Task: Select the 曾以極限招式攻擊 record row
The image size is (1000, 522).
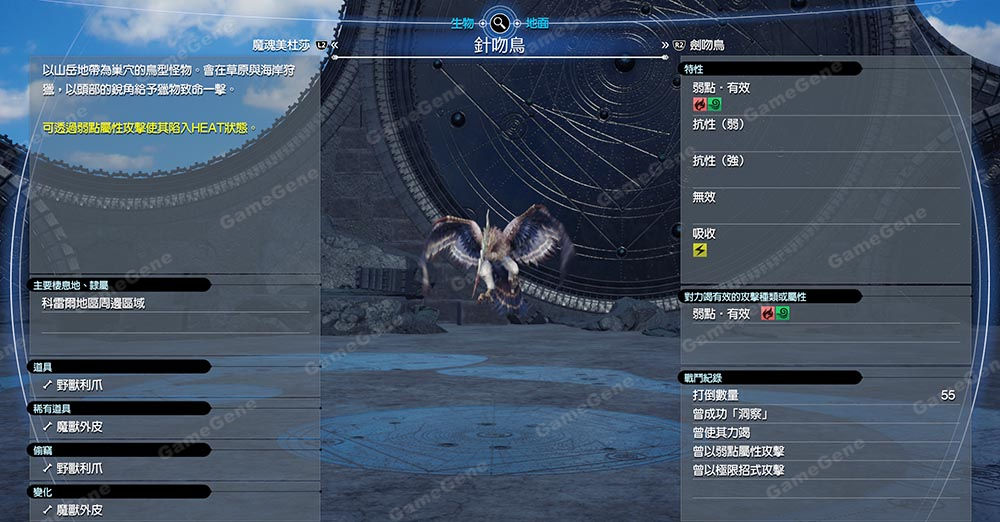Action: (x=739, y=470)
